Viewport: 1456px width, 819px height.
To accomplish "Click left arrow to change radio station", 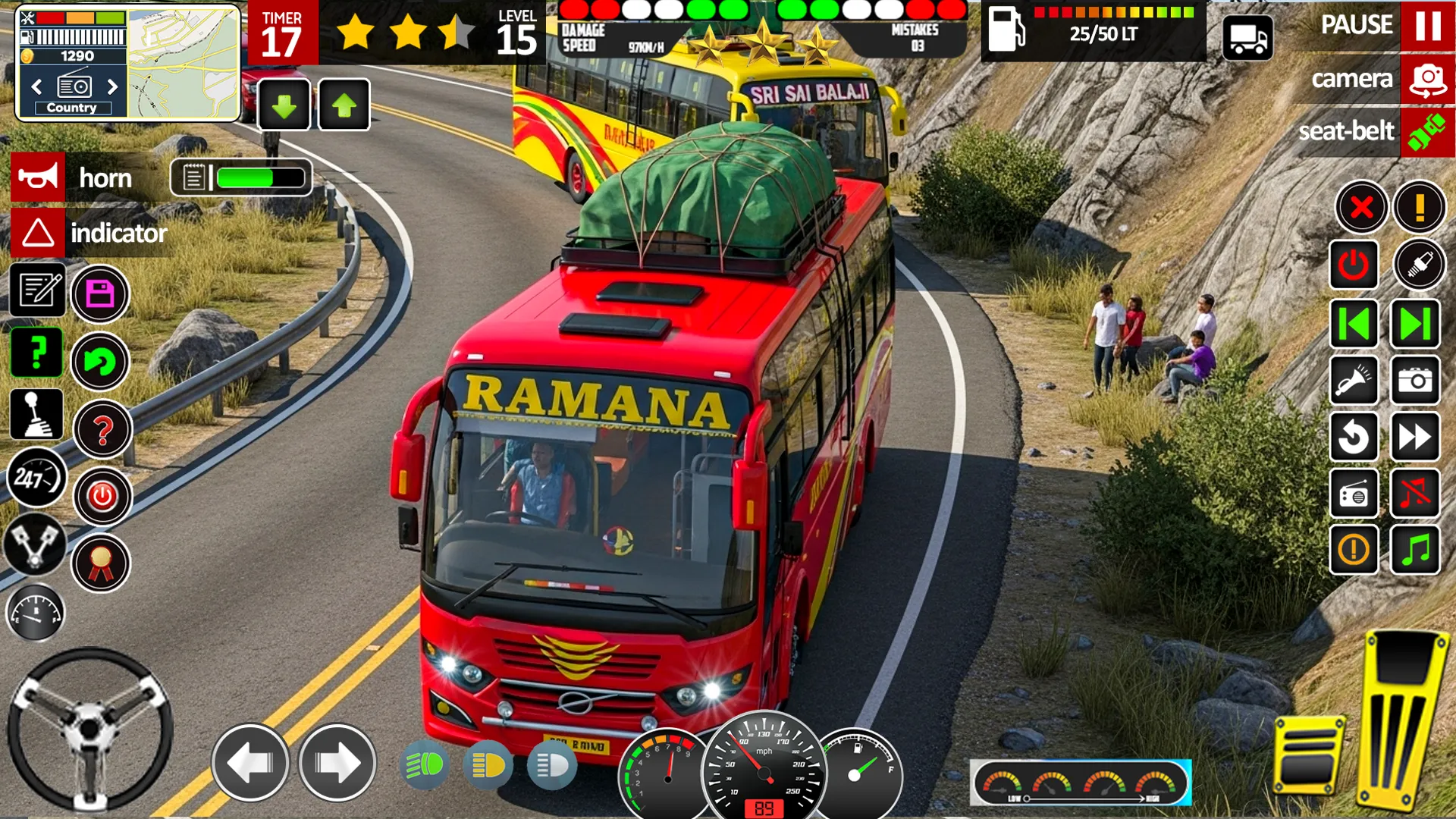I will (36, 87).
